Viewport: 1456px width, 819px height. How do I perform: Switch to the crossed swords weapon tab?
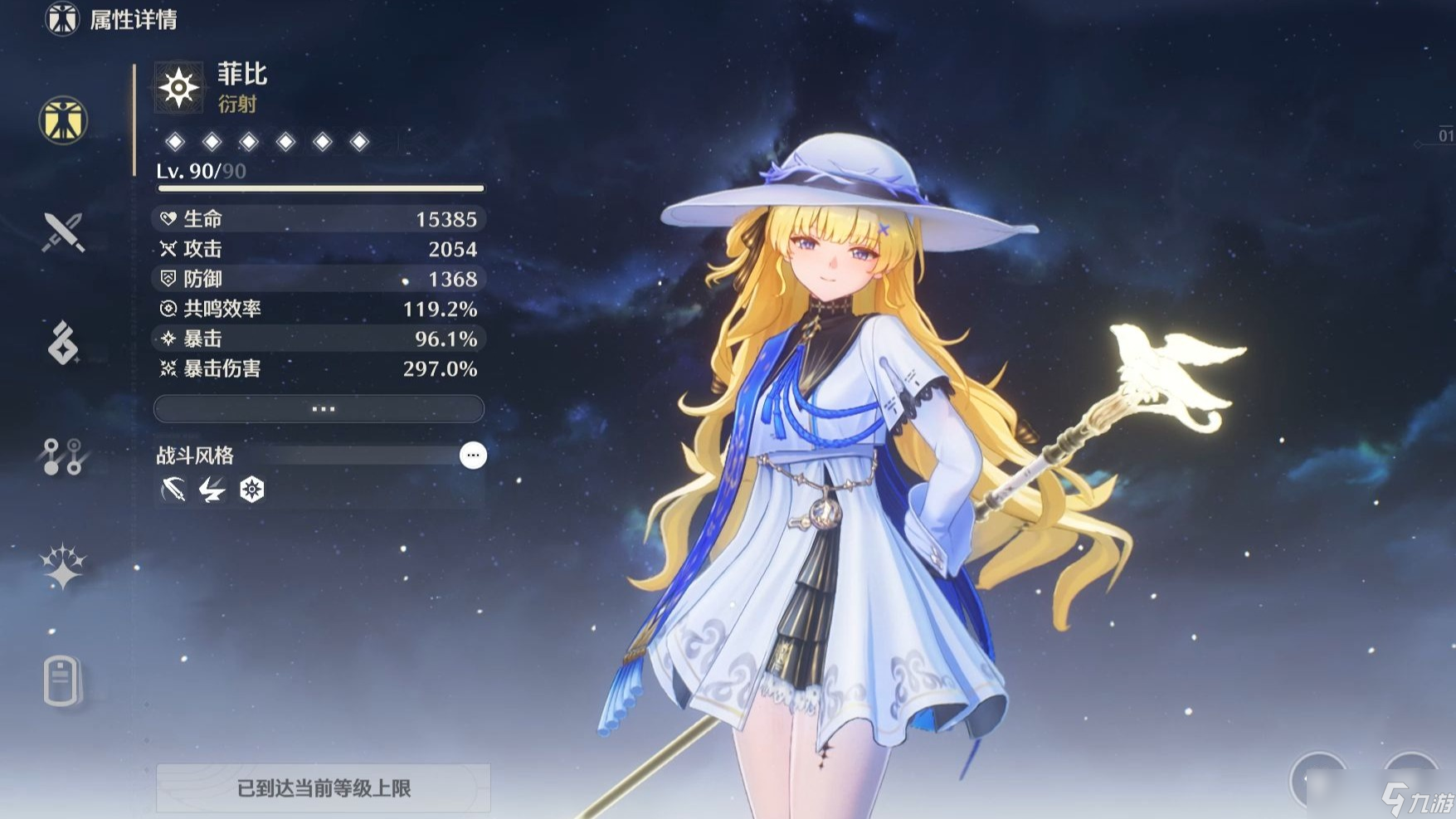[x=63, y=232]
